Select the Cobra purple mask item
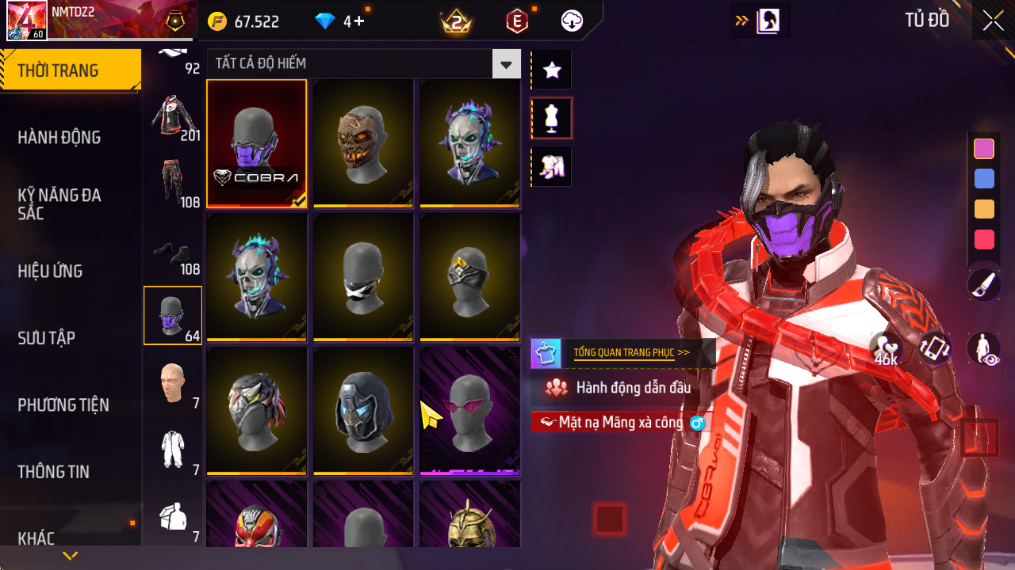The image size is (1015, 570). 257,143
